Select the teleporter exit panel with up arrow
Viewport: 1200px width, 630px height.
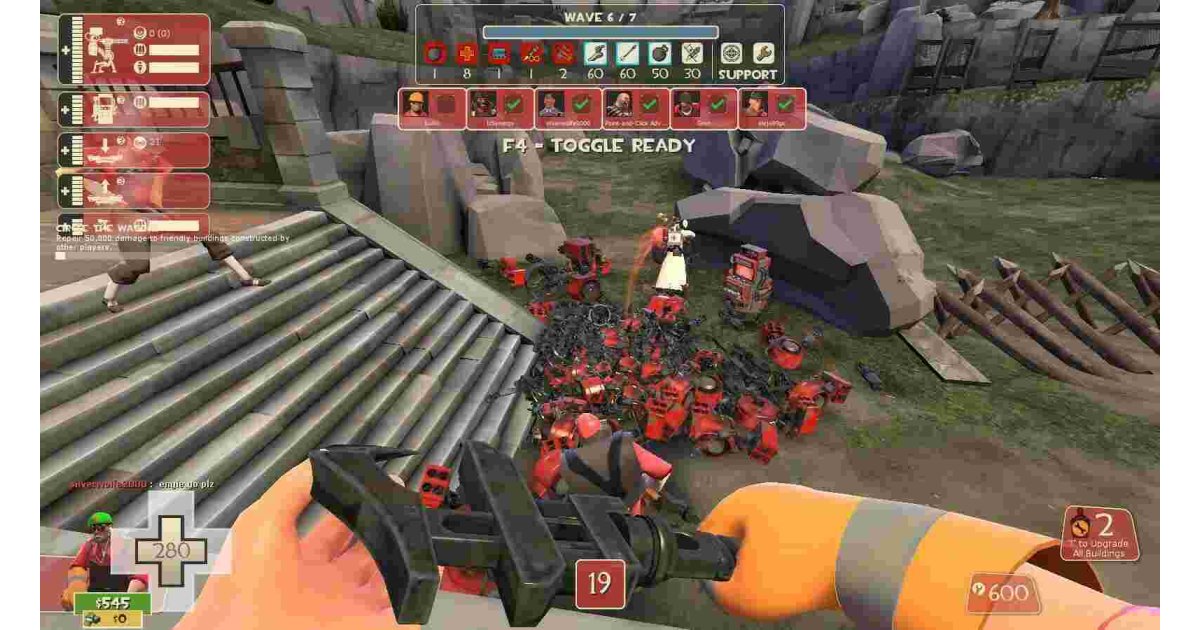coord(133,190)
